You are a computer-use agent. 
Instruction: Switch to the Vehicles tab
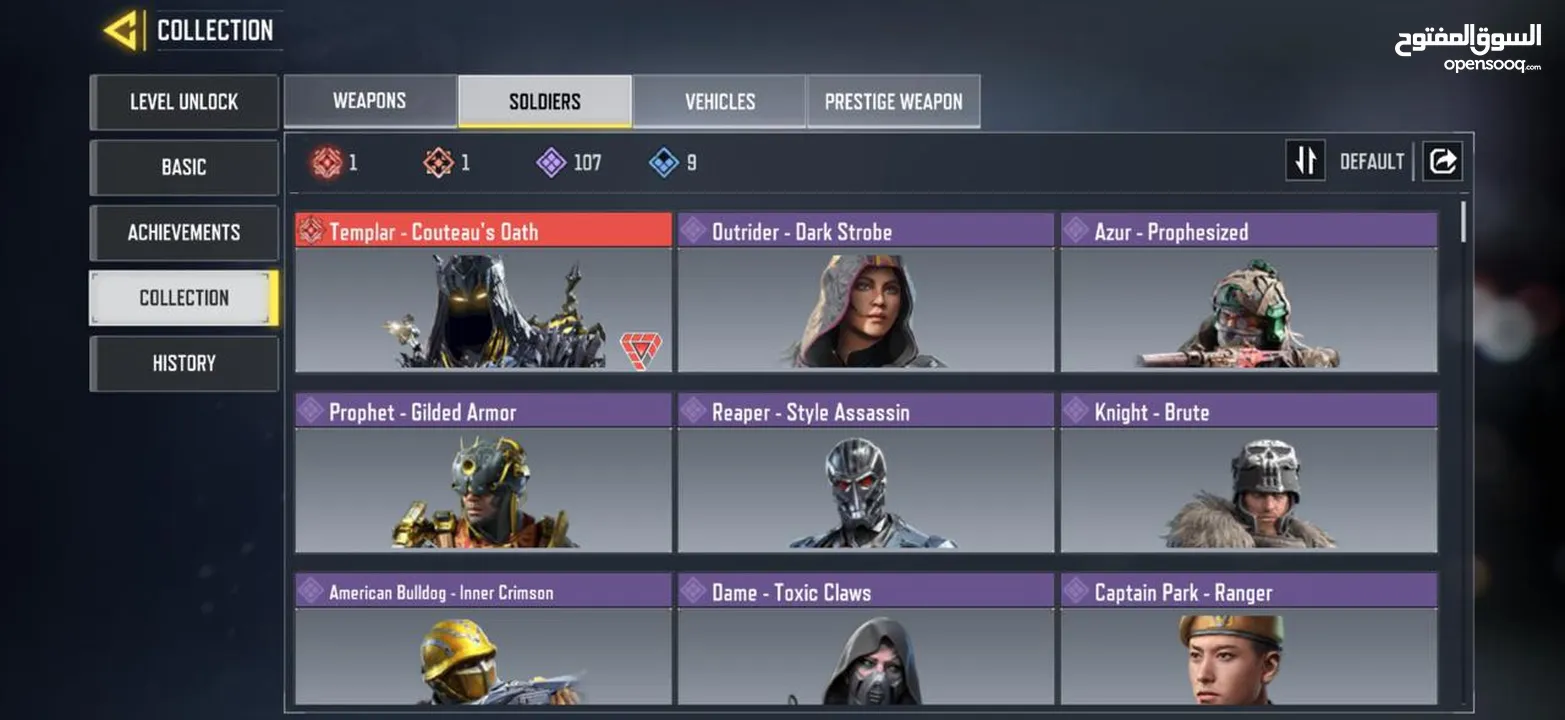point(719,101)
